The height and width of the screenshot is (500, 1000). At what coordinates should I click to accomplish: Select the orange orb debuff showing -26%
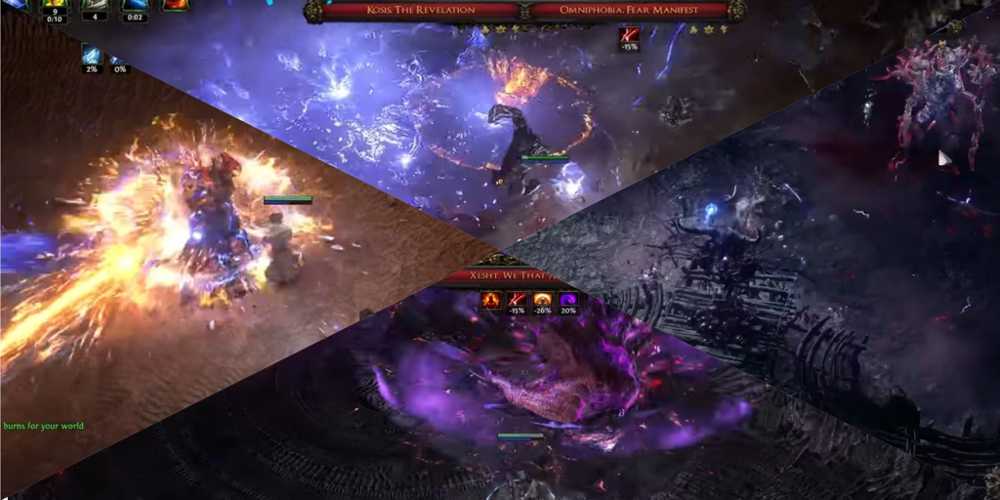point(543,299)
